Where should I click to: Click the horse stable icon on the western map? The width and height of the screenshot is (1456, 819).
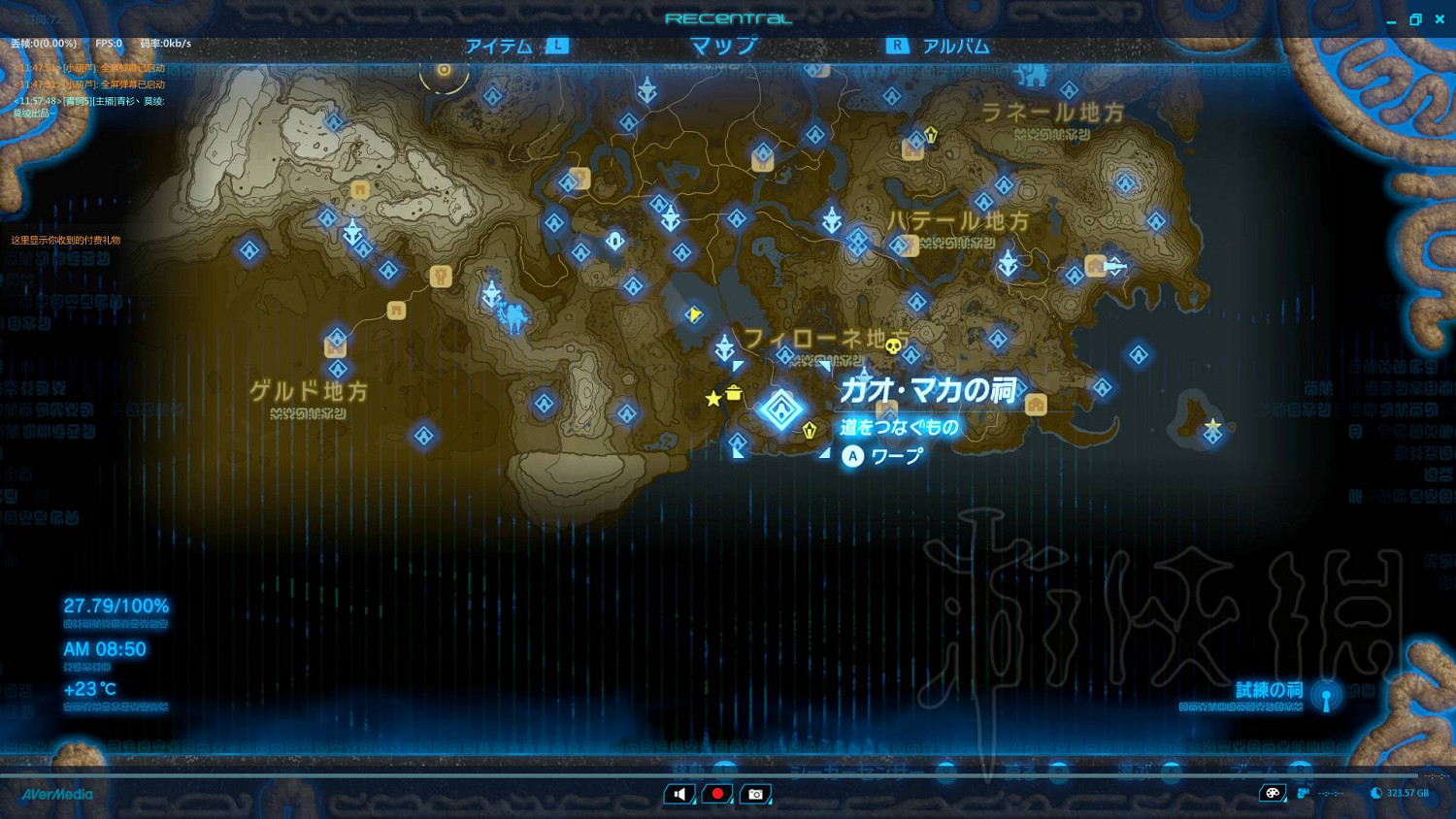tap(439, 277)
